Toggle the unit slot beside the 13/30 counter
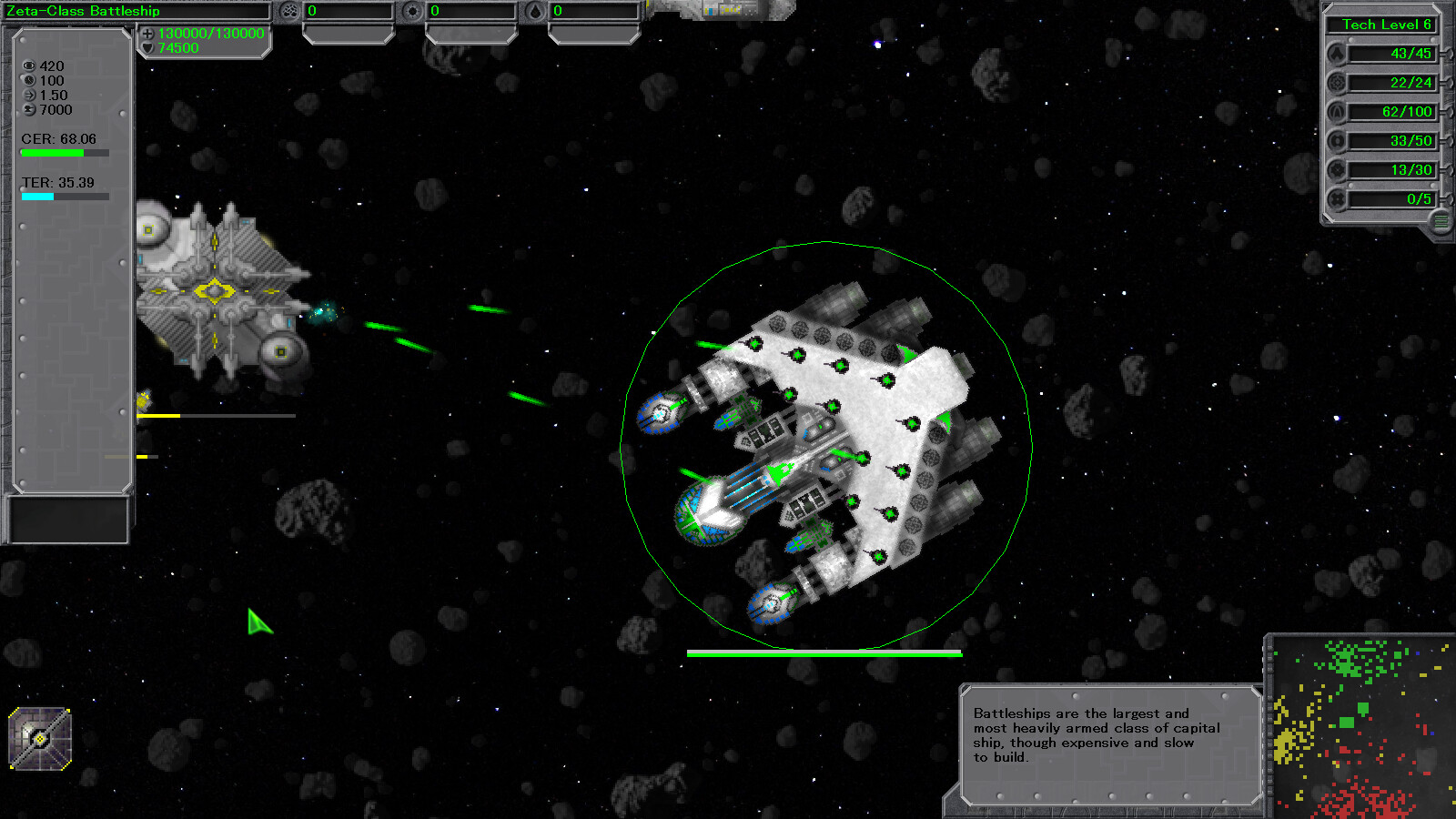Image resolution: width=1456 pixels, height=819 pixels. coord(1337,169)
